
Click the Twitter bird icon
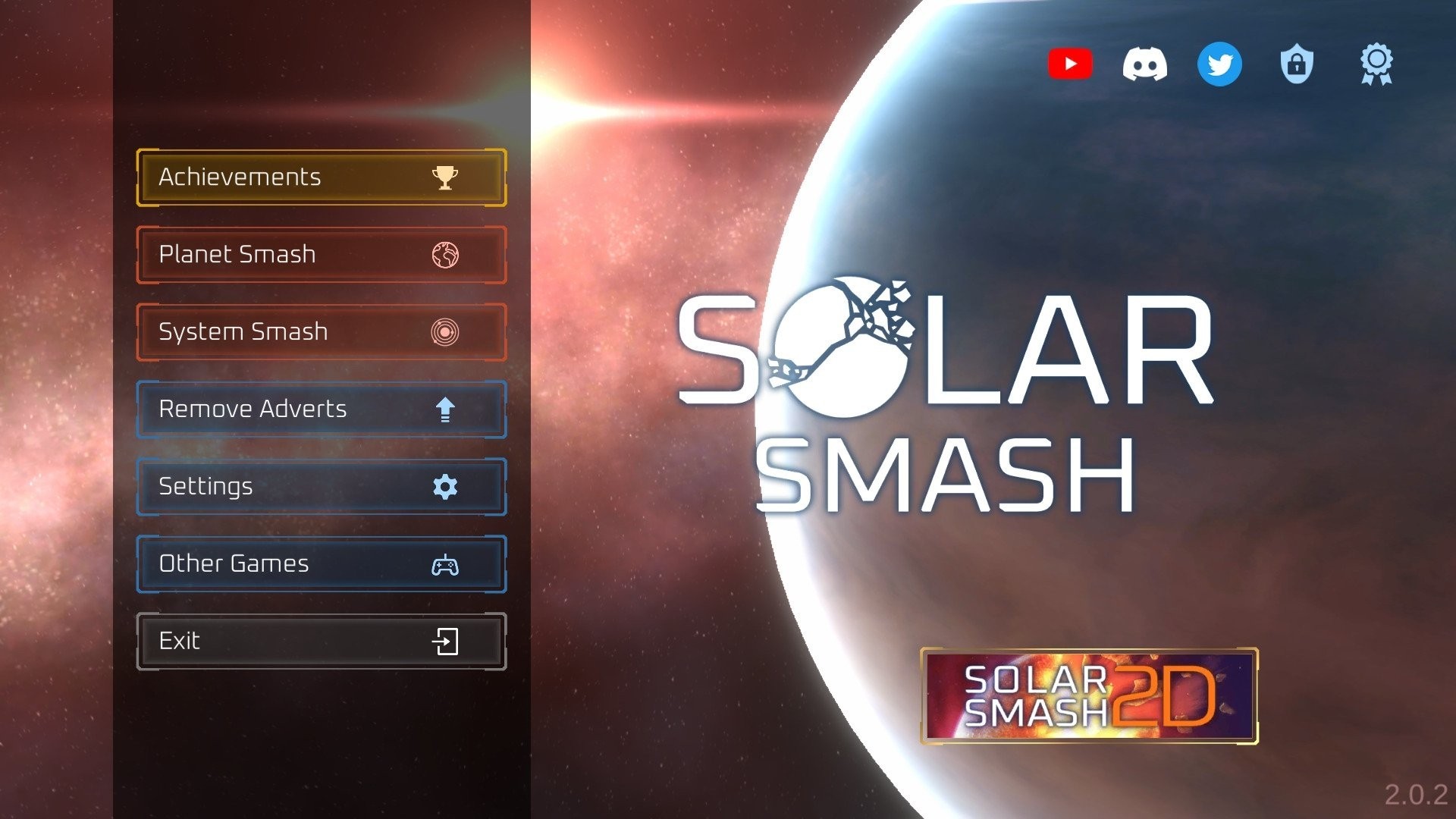[x=1219, y=64]
